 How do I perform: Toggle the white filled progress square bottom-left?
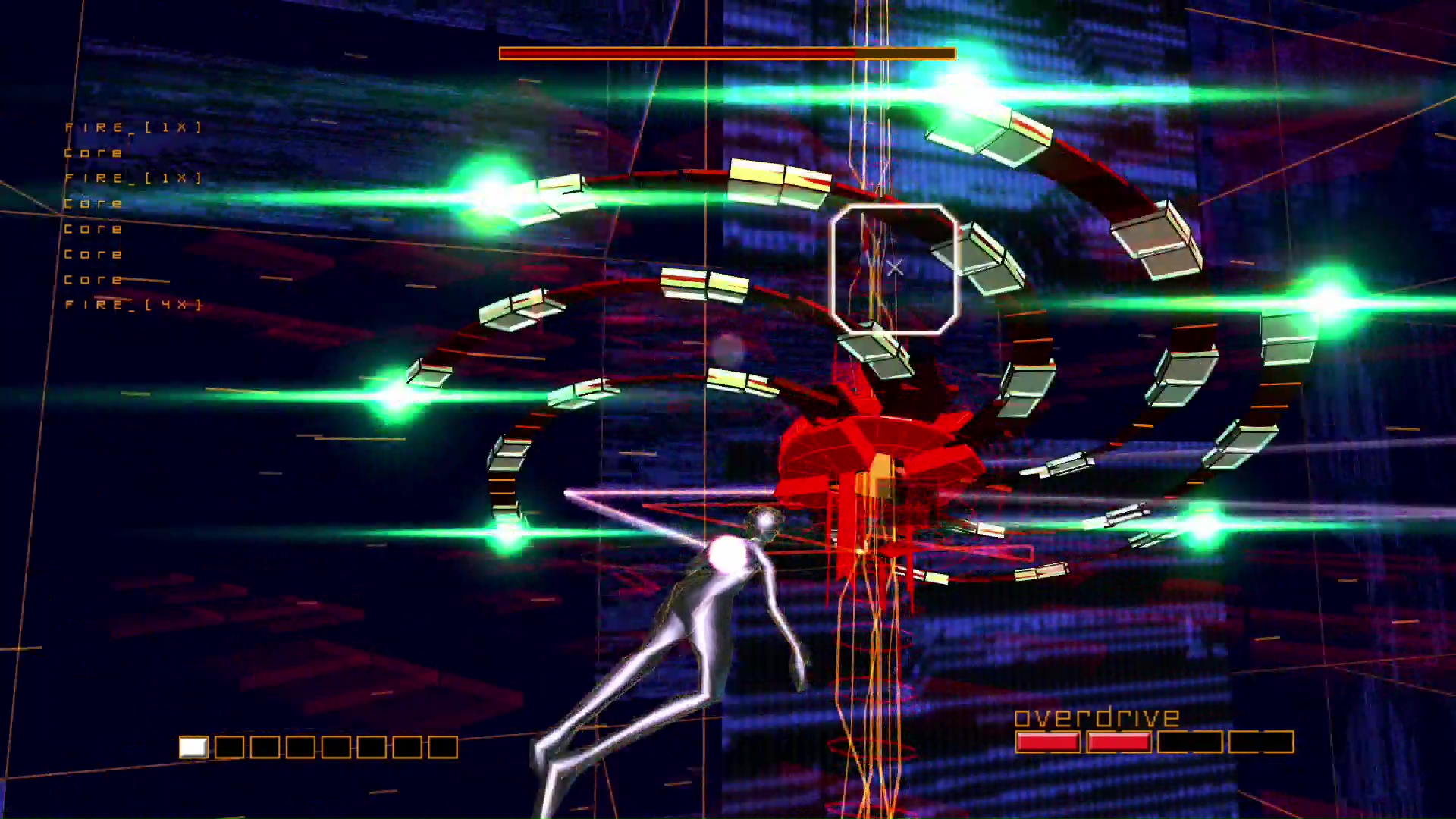tap(195, 748)
